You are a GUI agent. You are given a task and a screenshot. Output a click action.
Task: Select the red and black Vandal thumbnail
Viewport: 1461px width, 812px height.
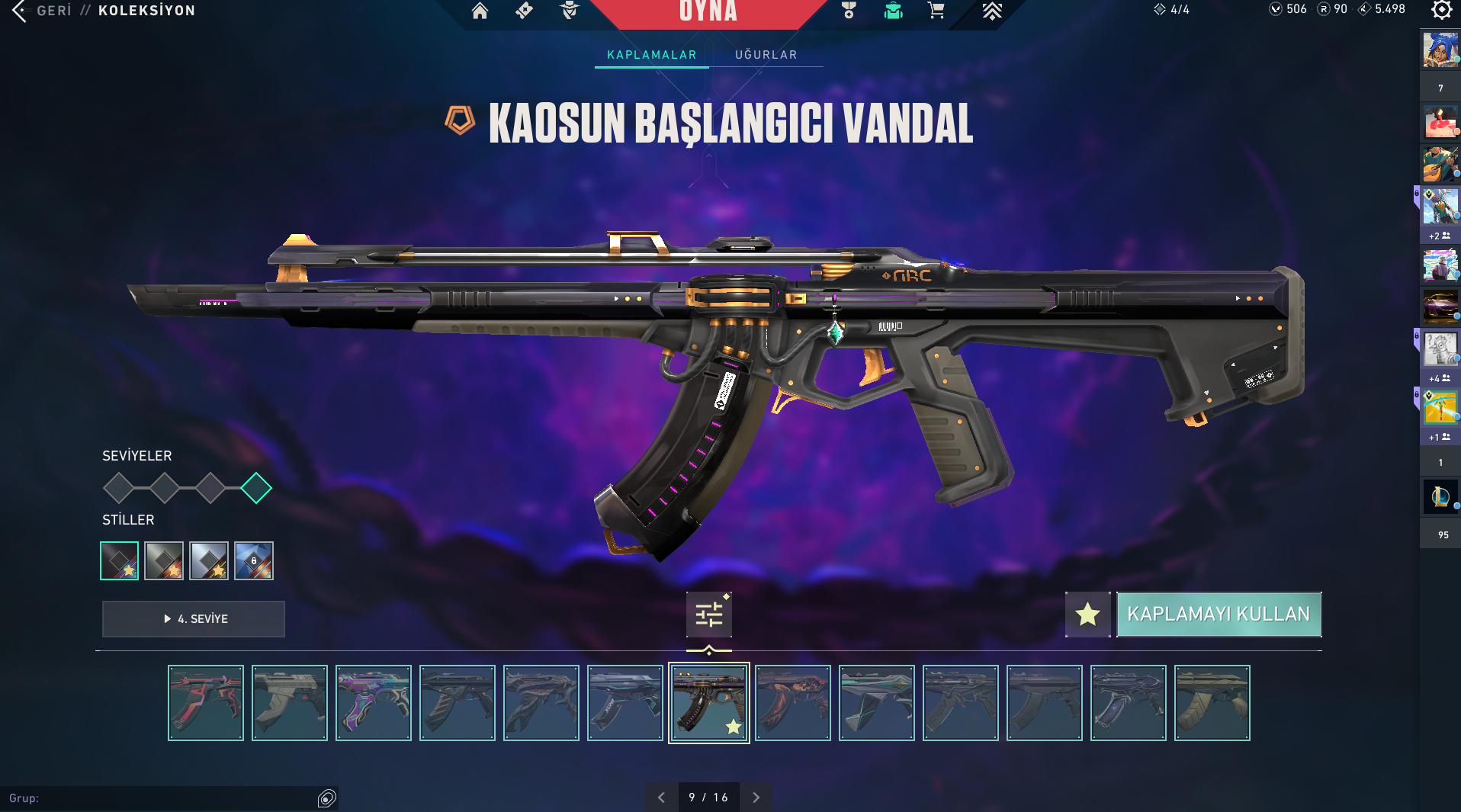(206, 703)
